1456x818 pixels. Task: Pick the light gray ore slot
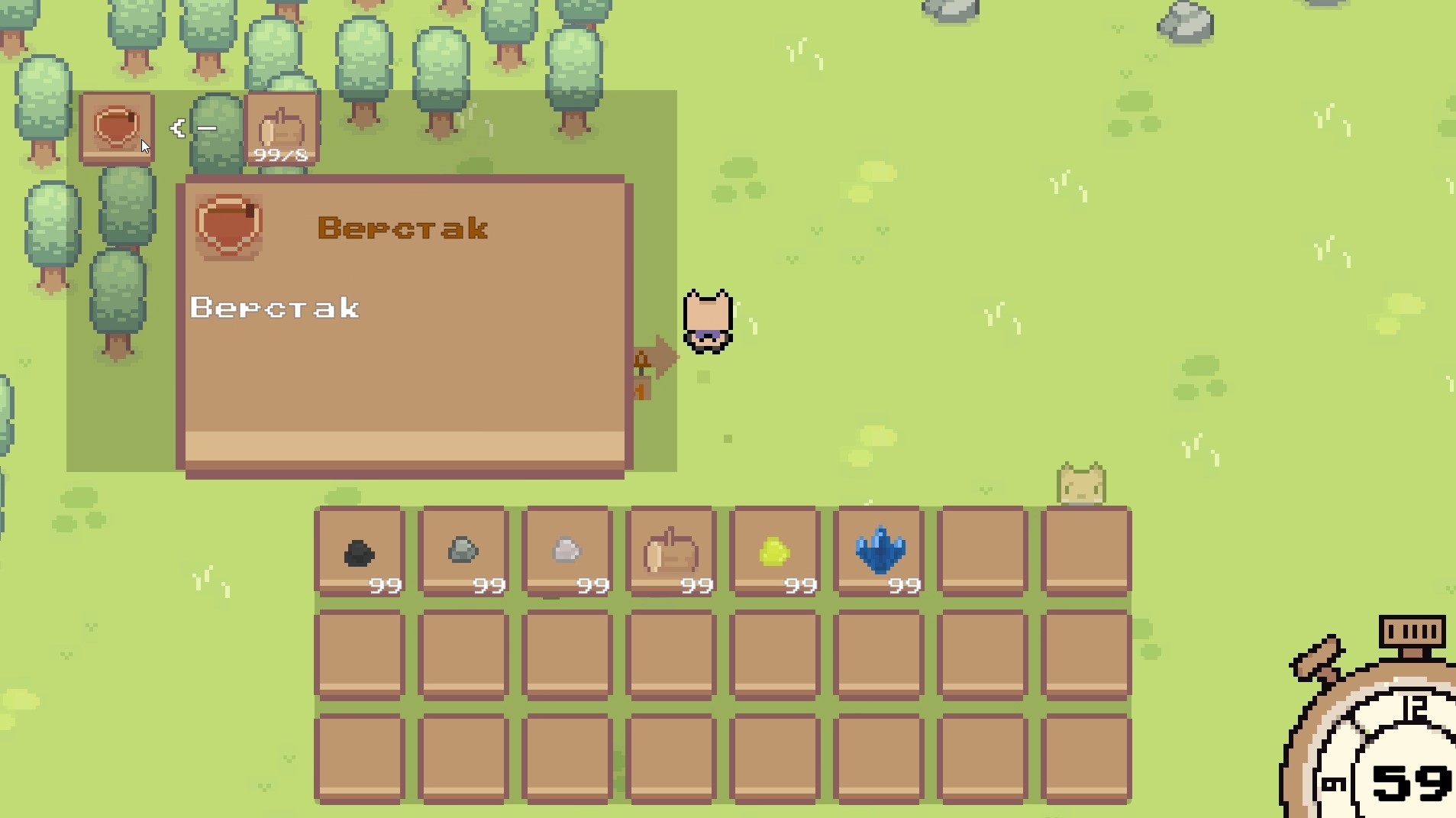[567, 551]
